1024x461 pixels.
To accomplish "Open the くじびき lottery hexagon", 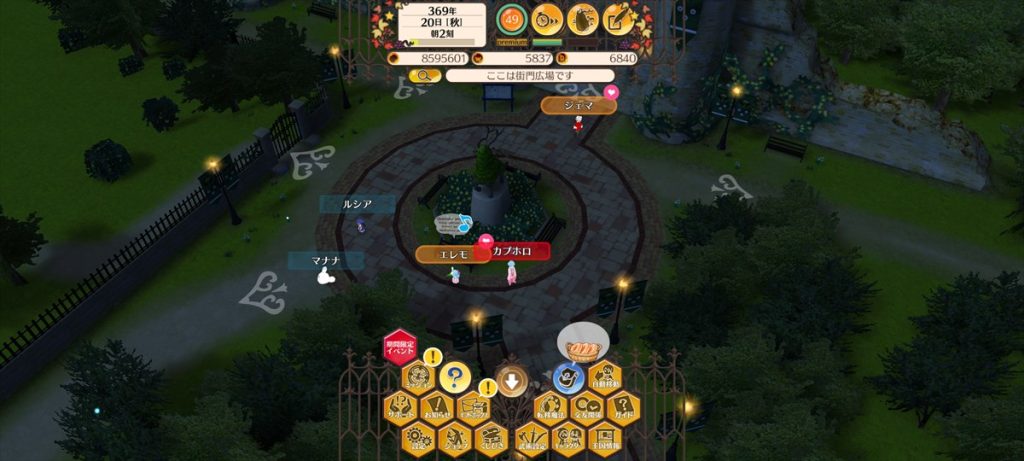I will [491, 437].
